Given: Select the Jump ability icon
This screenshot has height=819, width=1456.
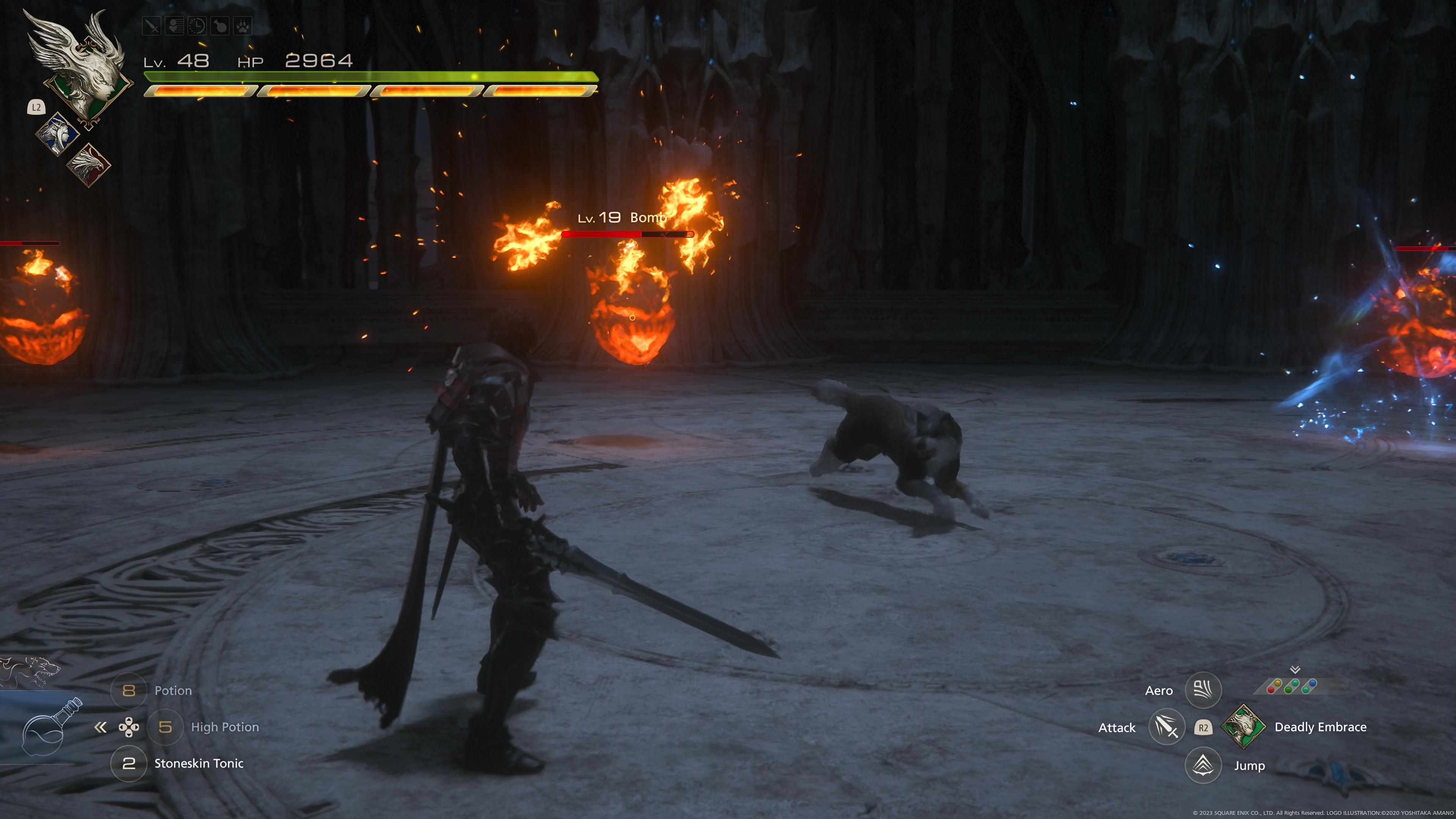Looking at the screenshot, I should (1203, 765).
